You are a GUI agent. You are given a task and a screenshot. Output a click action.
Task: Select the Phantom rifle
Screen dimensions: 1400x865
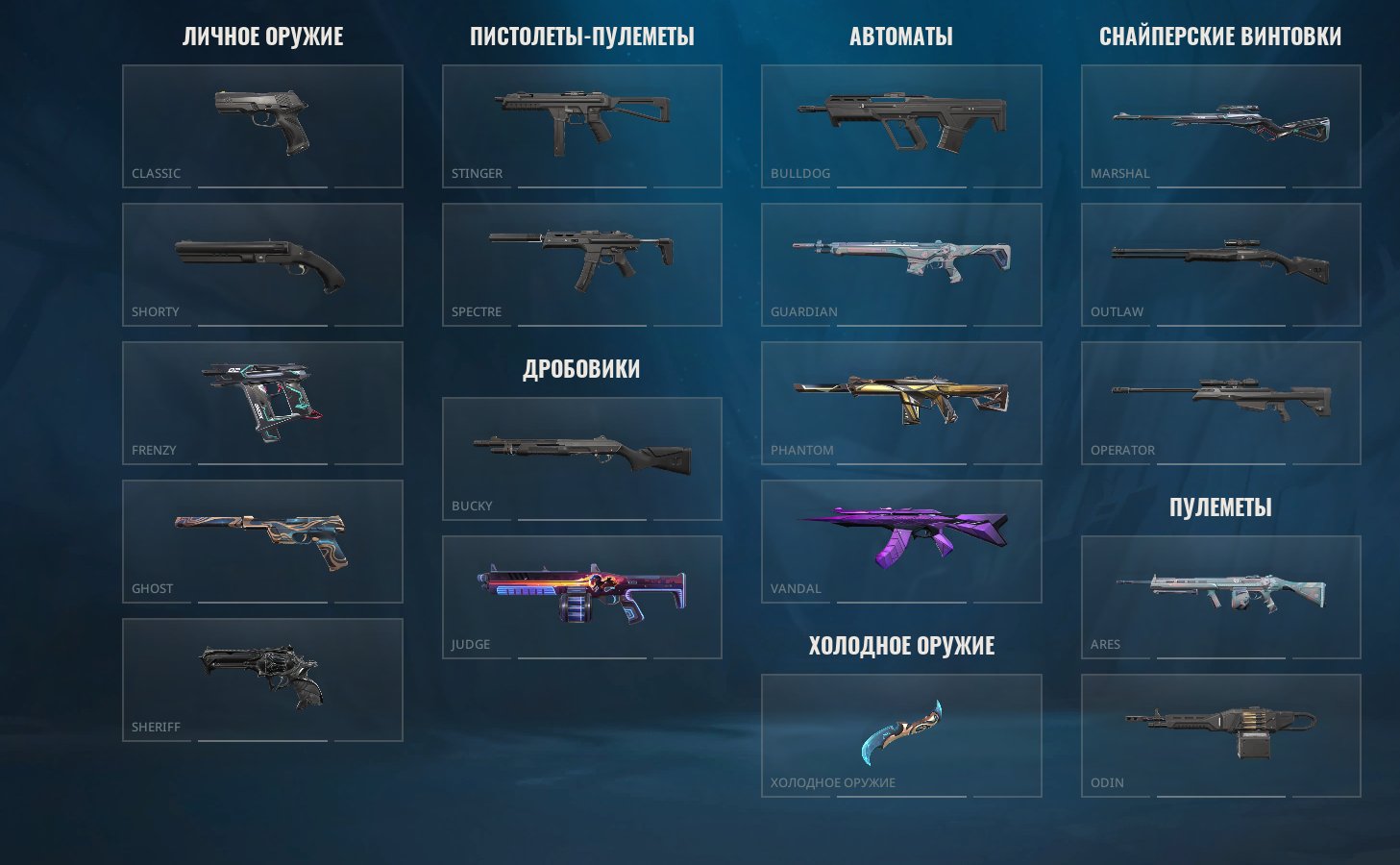click(x=901, y=403)
